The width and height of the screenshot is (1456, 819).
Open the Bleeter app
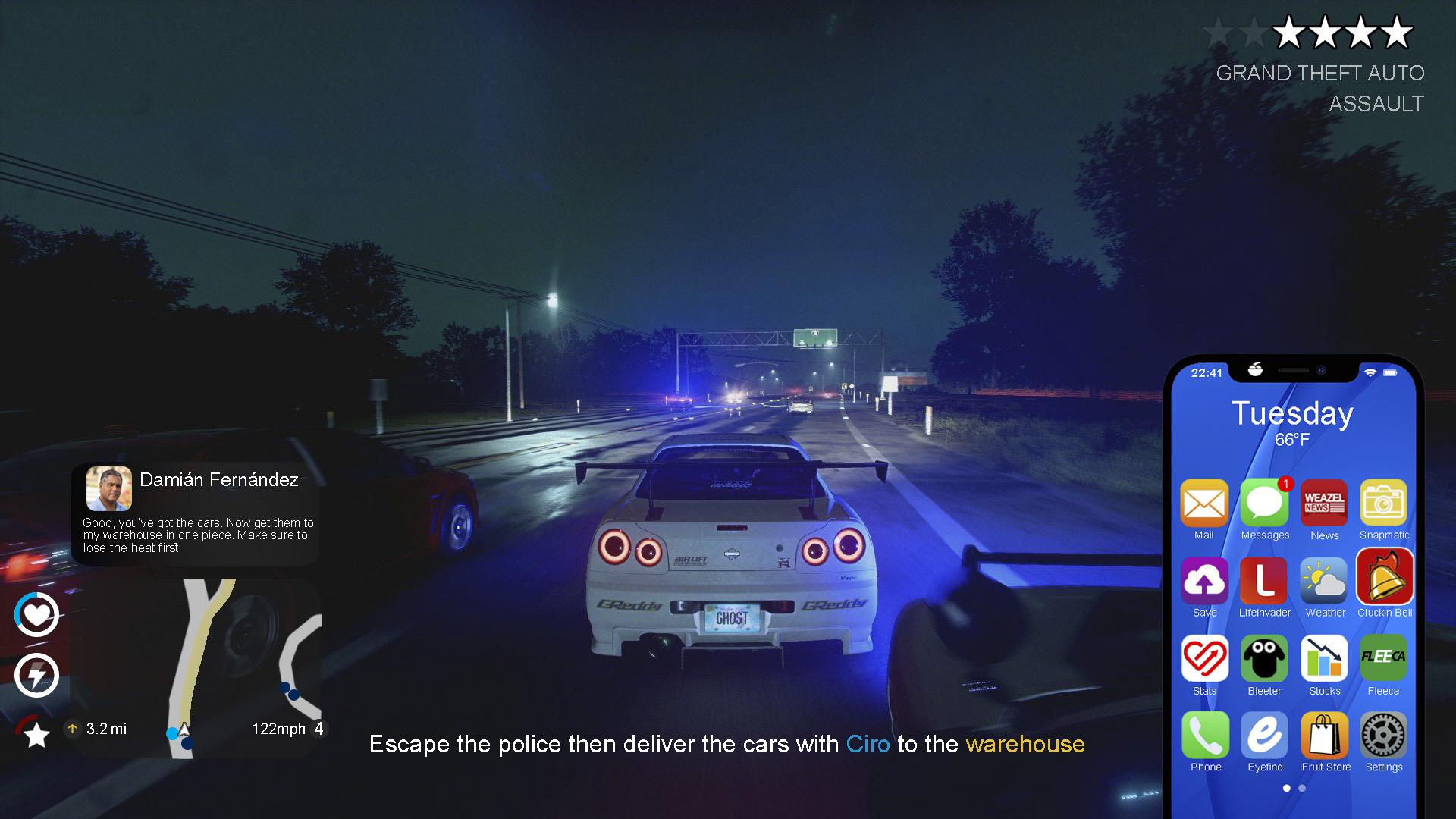[1264, 659]
